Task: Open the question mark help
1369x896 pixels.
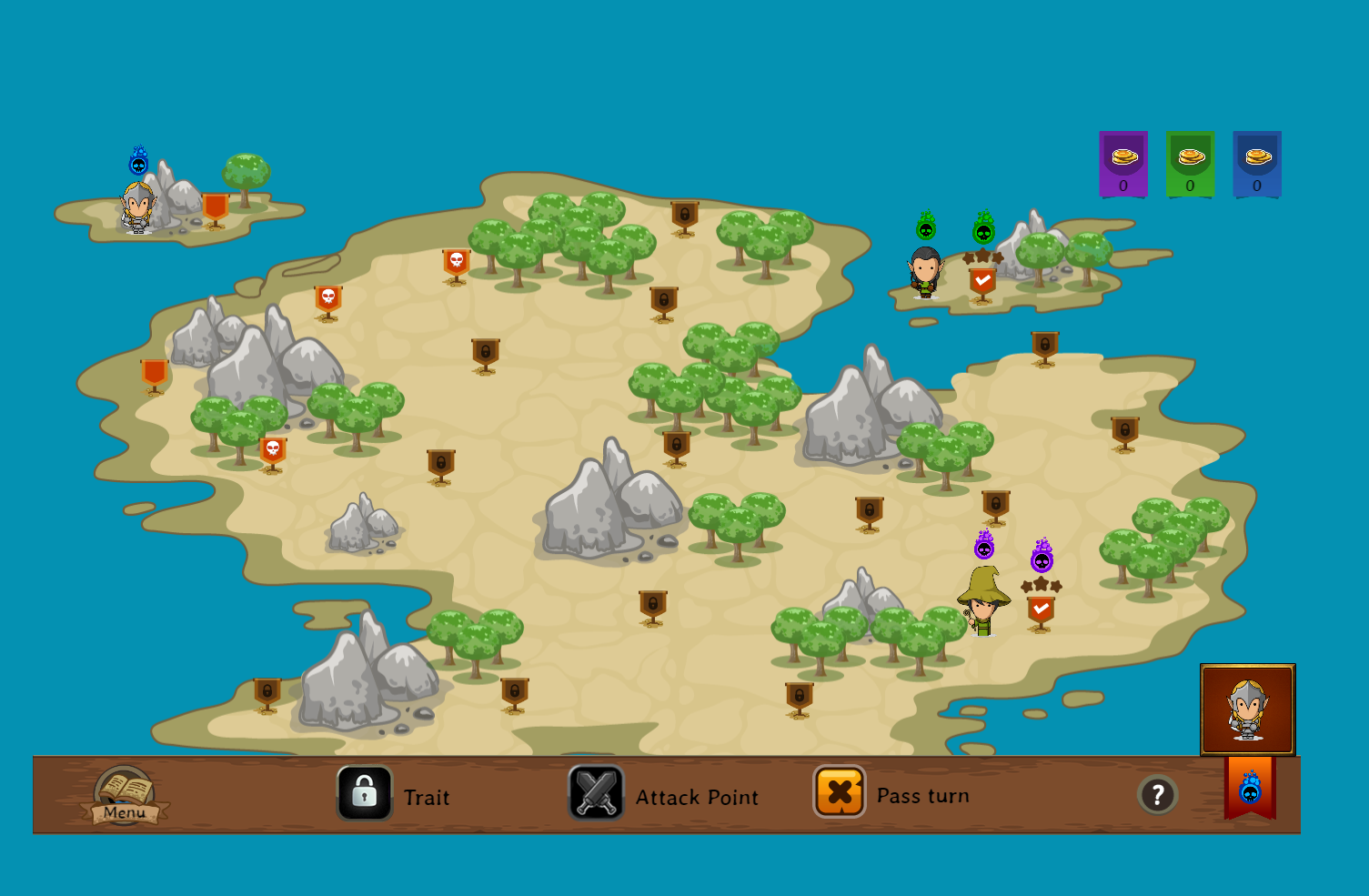Action: click(x=1157, y=795)
